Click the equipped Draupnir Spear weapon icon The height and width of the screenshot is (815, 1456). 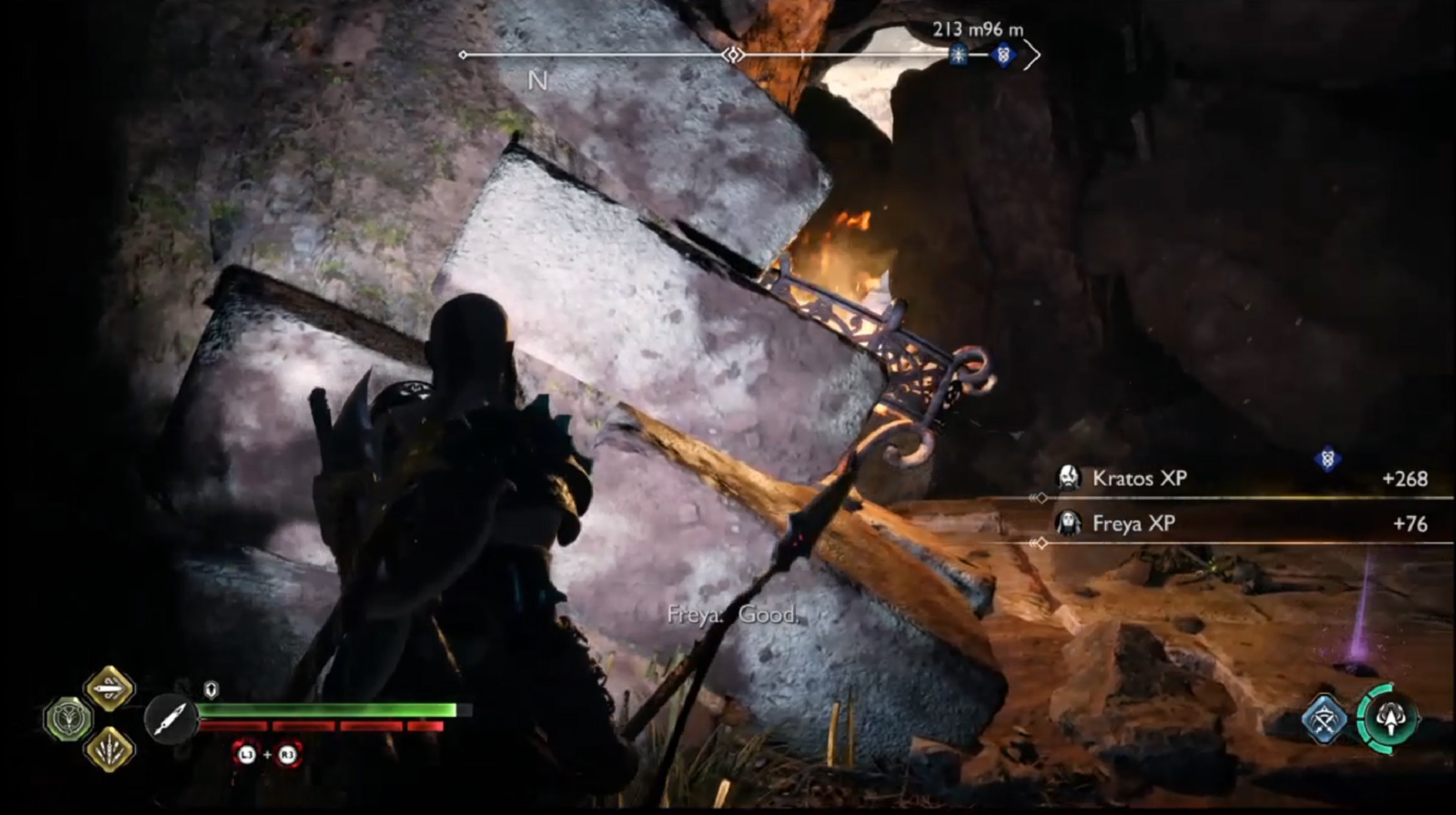171,719
